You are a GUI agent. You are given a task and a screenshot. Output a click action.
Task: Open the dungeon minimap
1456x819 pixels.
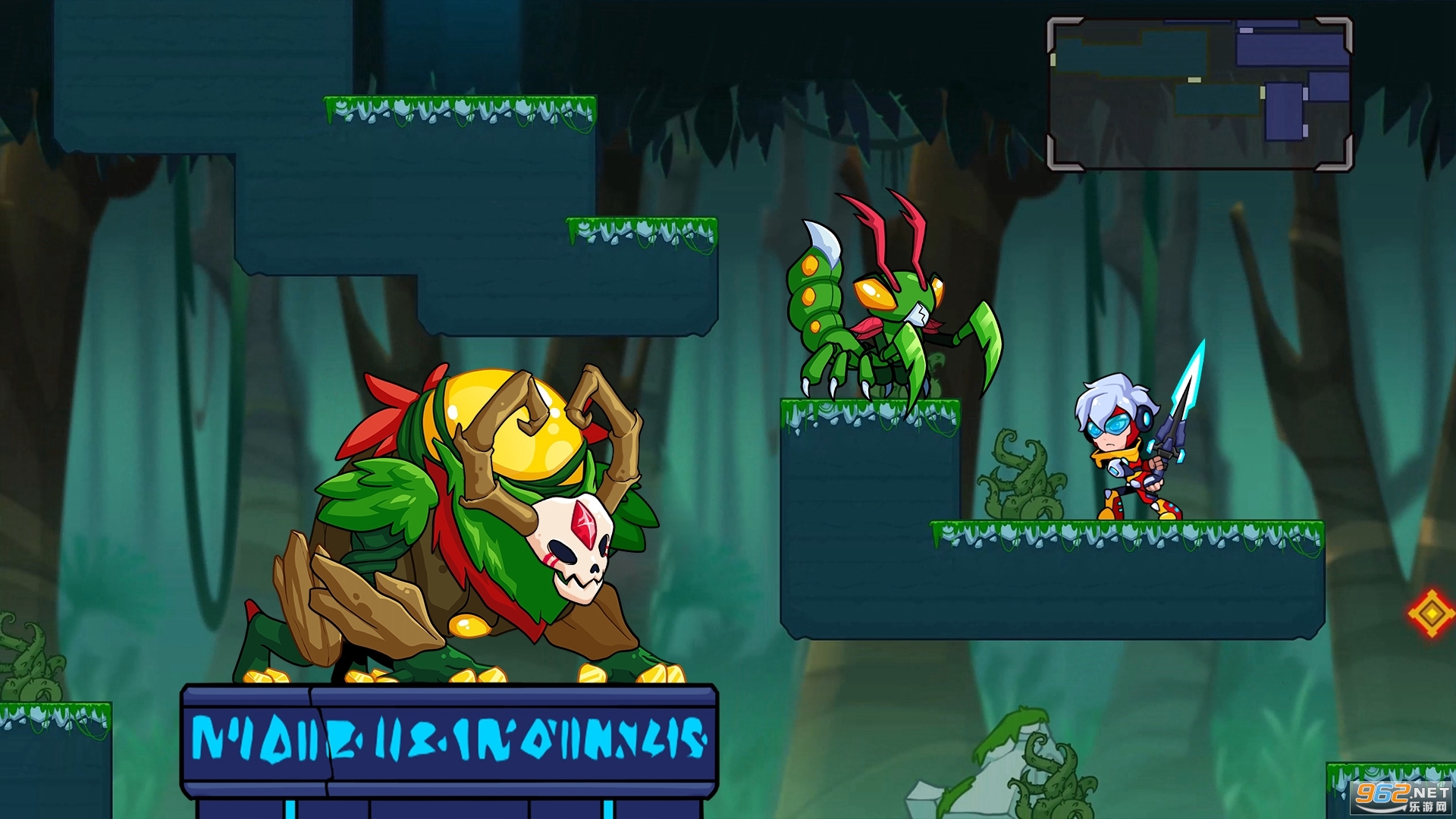(x=1200, y=94)
